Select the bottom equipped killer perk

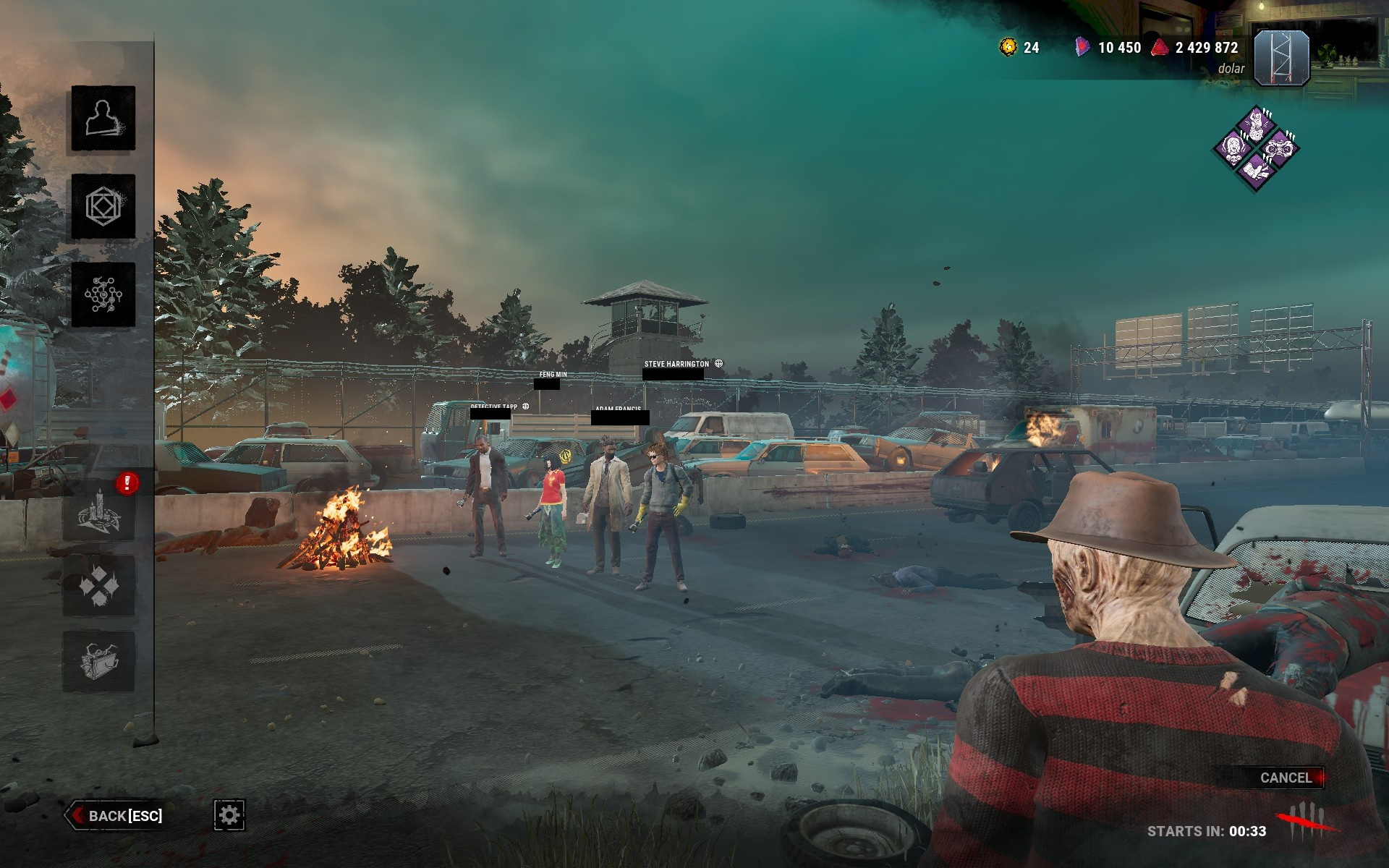1257,171
